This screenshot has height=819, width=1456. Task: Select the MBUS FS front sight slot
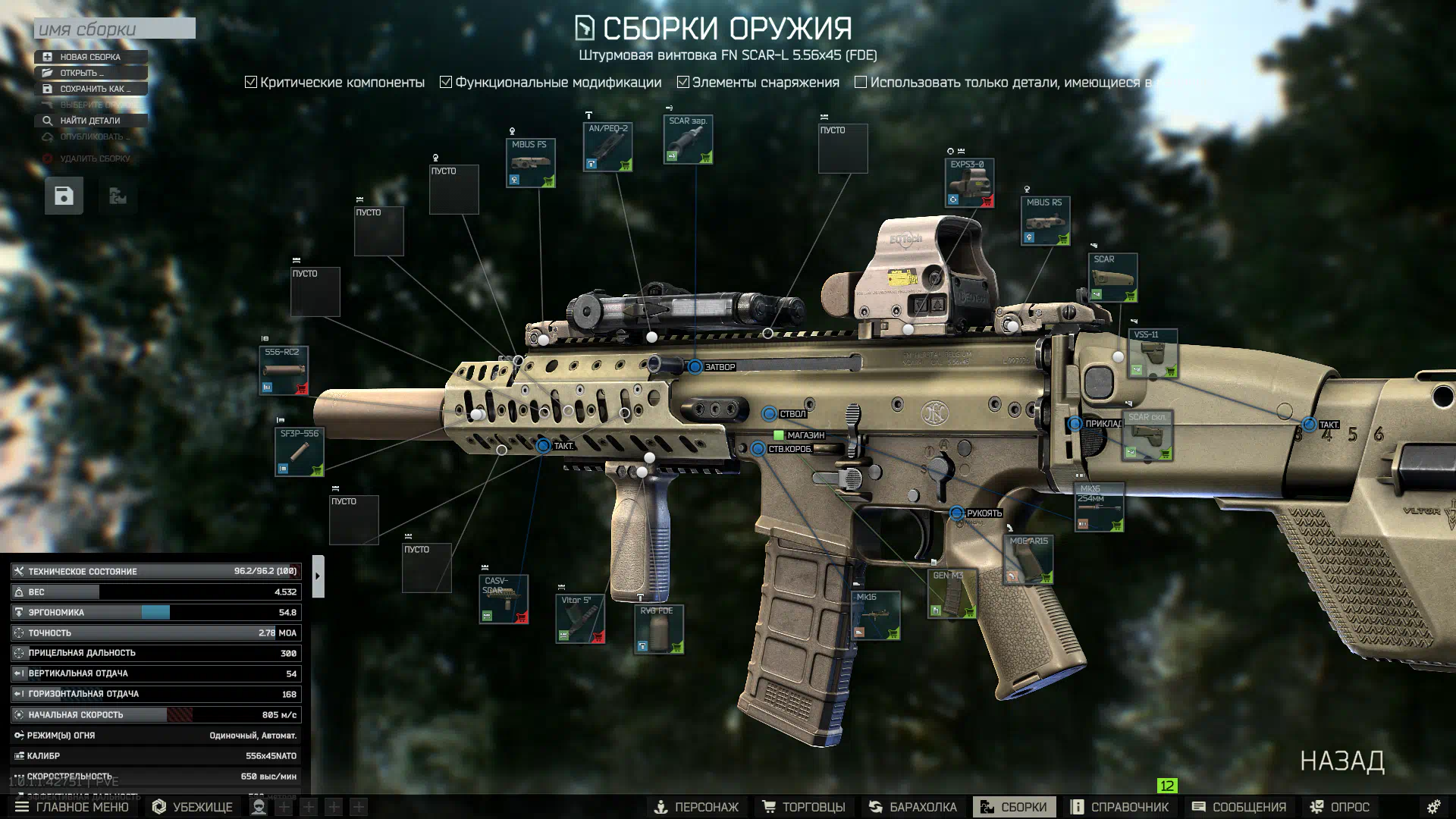coord(530,163)
